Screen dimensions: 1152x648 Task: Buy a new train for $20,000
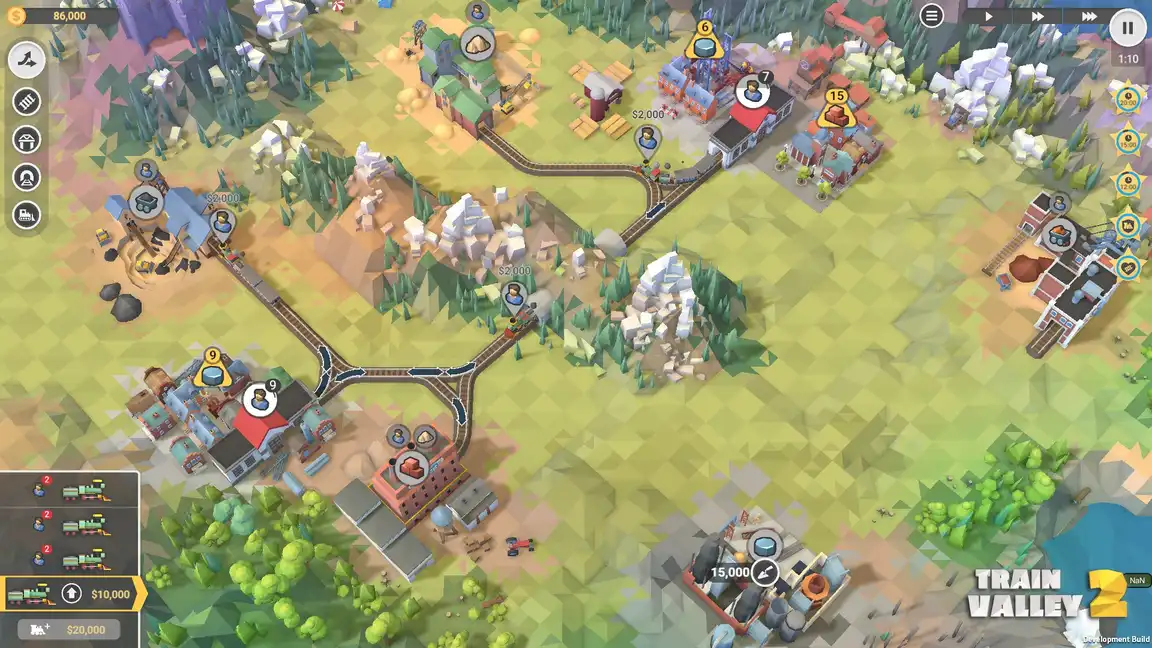tap(69, 630)
